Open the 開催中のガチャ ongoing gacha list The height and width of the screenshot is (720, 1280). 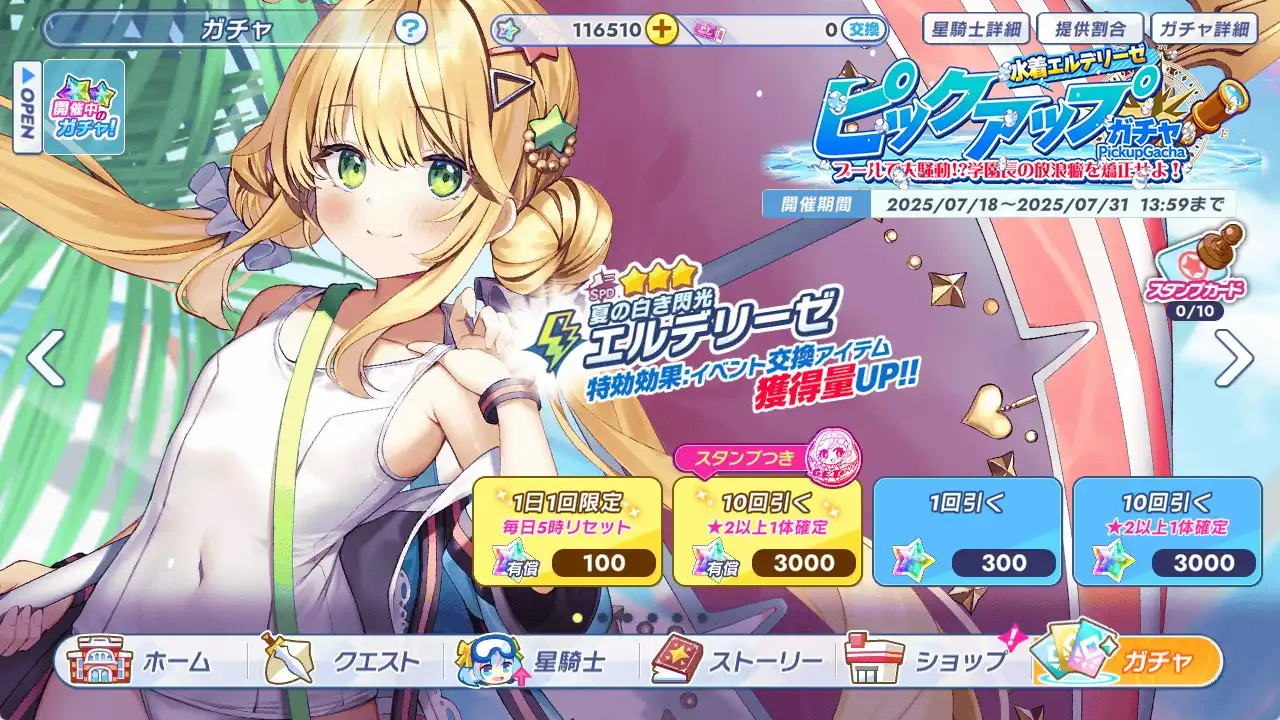pos(84,107)
